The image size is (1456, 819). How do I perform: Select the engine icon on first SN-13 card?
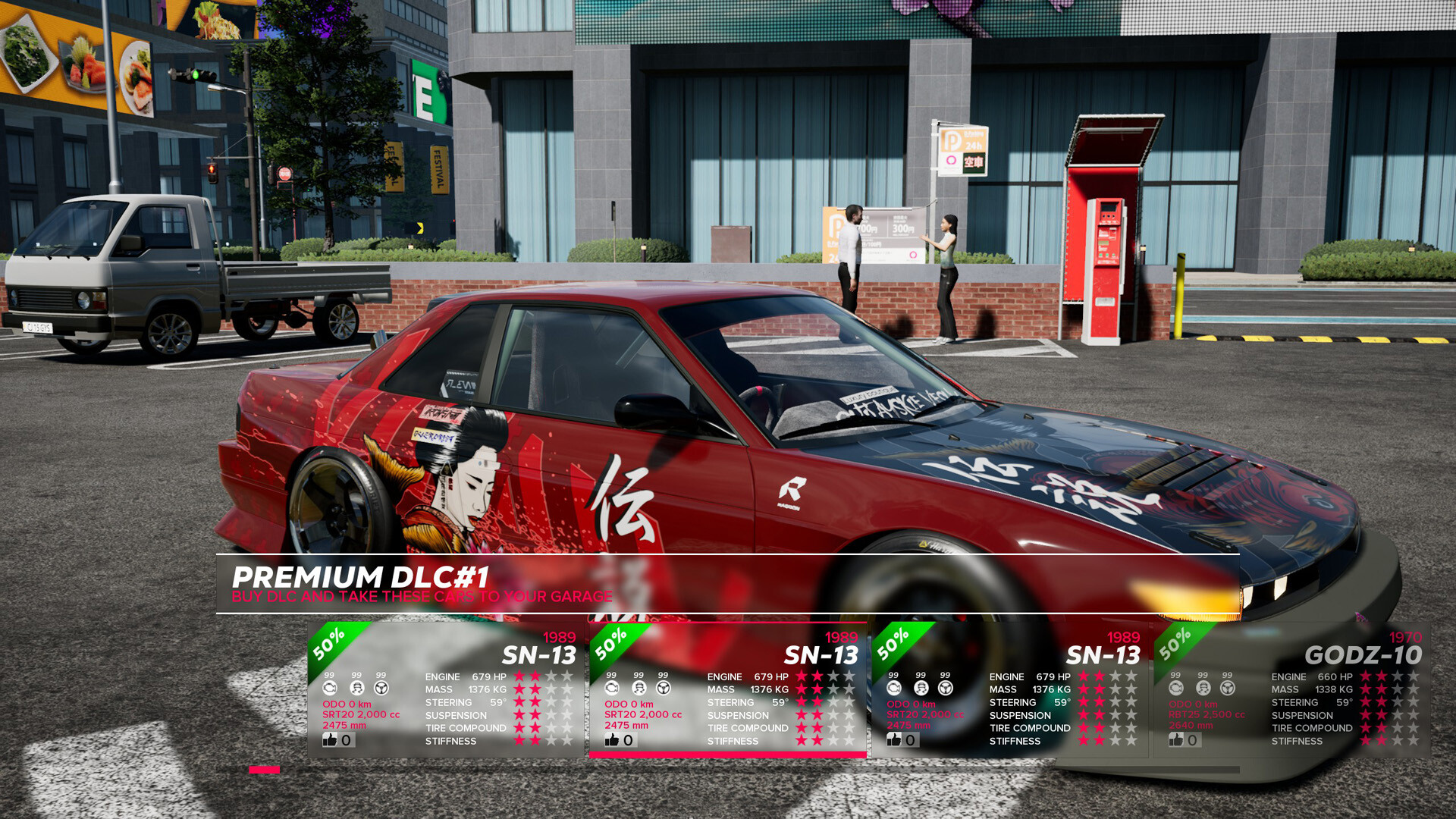(x=329, y=686)
